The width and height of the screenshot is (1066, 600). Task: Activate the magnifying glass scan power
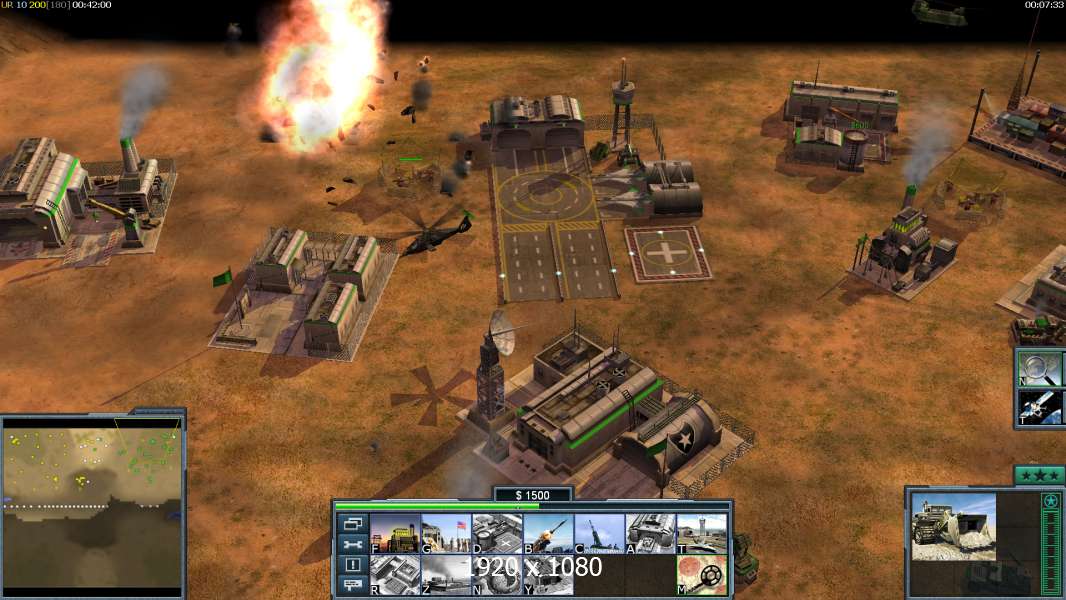(x=1039, y=368)
